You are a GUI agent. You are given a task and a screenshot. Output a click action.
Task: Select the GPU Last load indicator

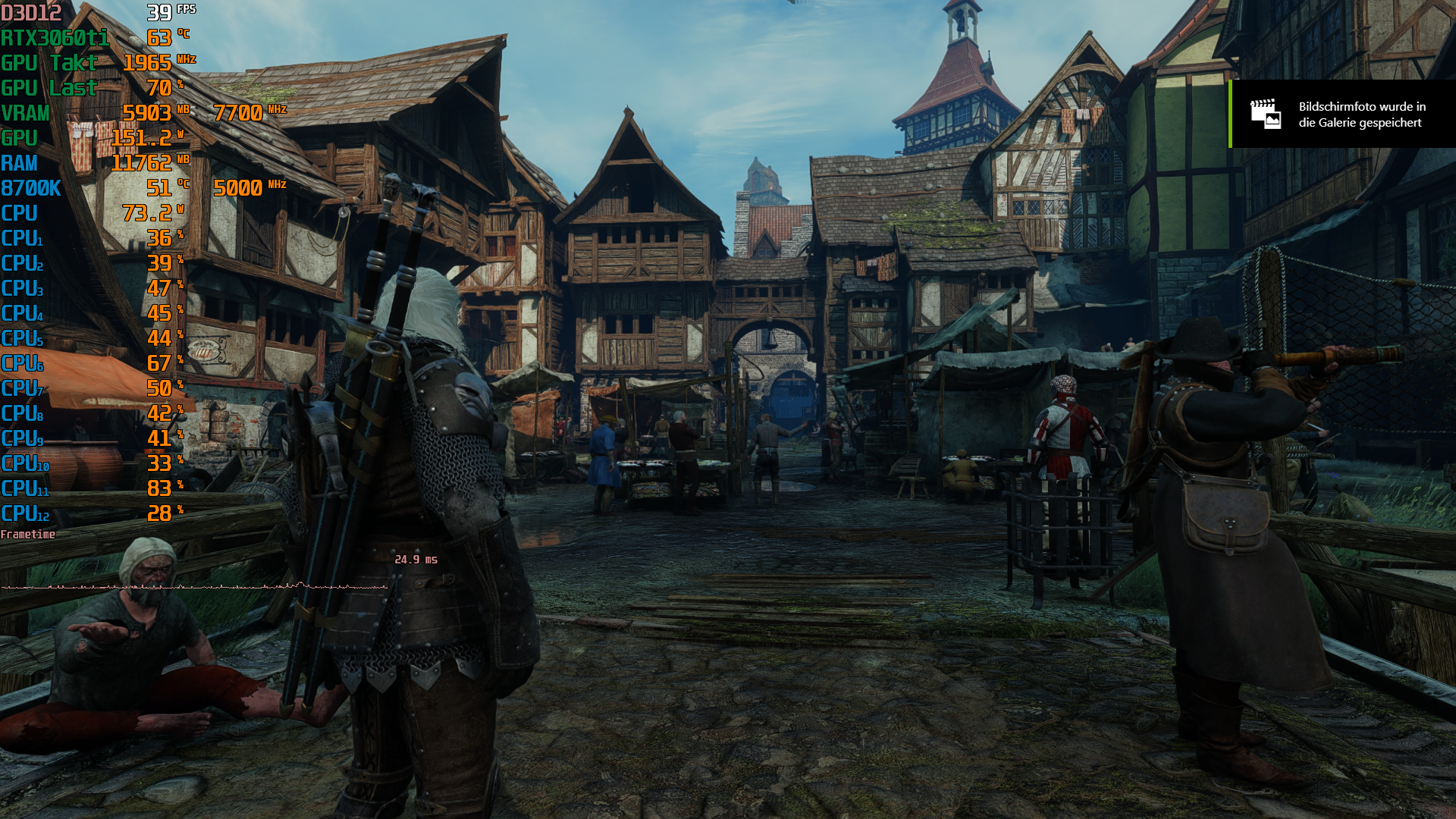pos(49,87)
